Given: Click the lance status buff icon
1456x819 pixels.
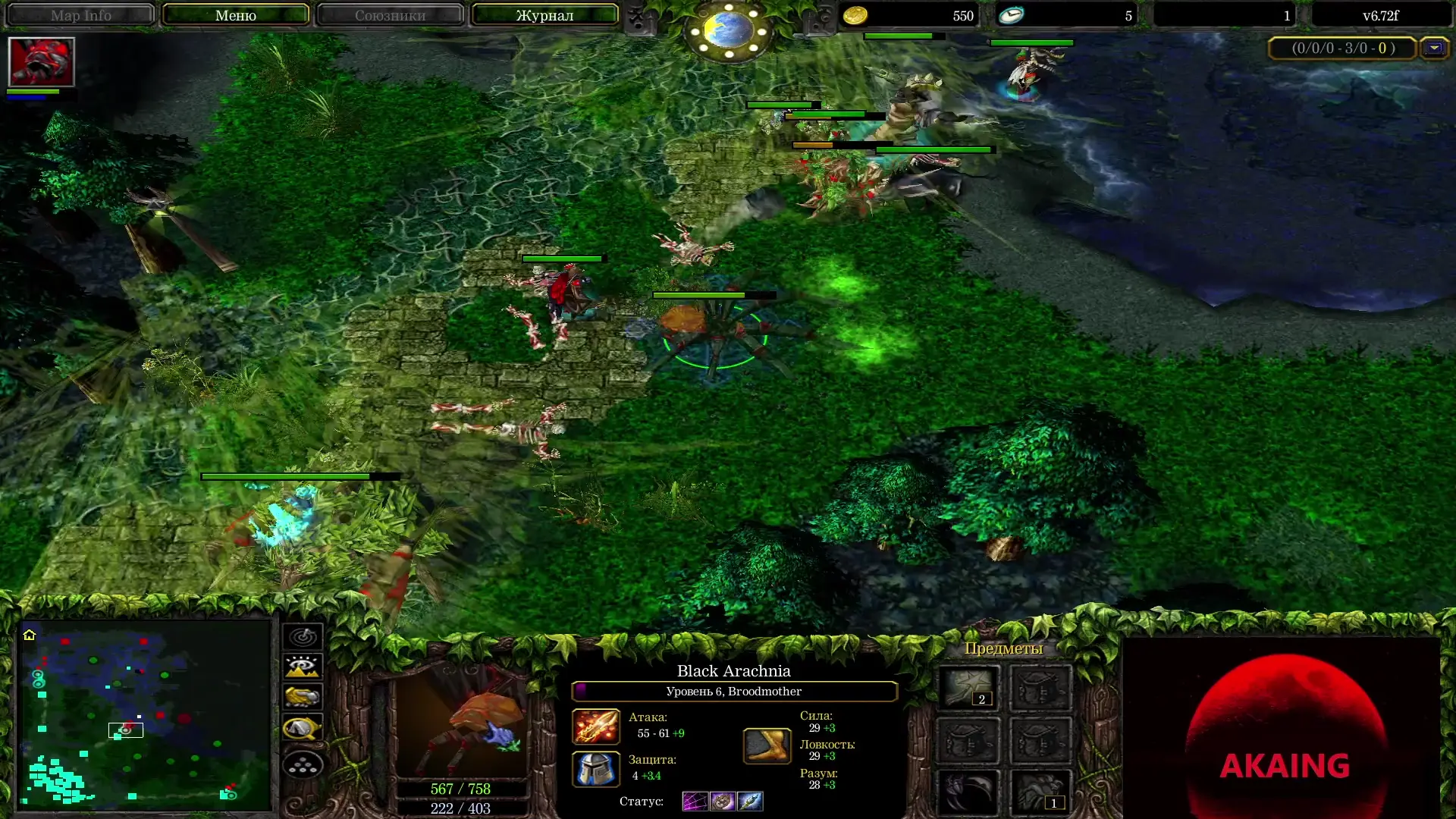Looking at the screenshot, I should tap(749, 802).
